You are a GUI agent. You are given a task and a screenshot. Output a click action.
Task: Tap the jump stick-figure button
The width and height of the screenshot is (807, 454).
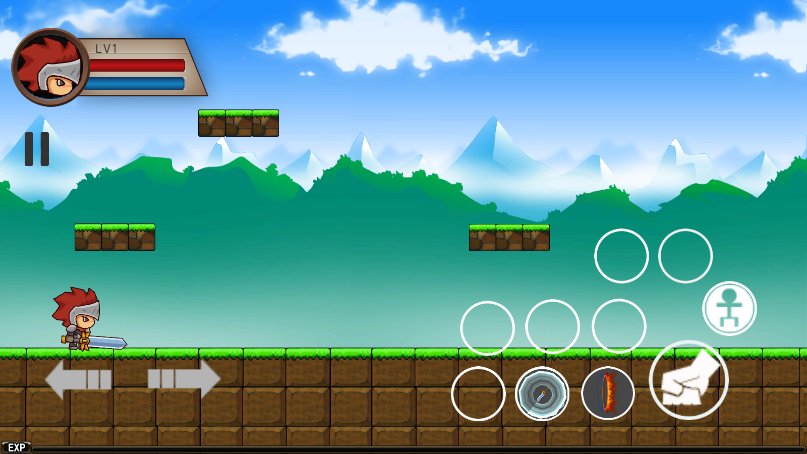coord(729,308)
